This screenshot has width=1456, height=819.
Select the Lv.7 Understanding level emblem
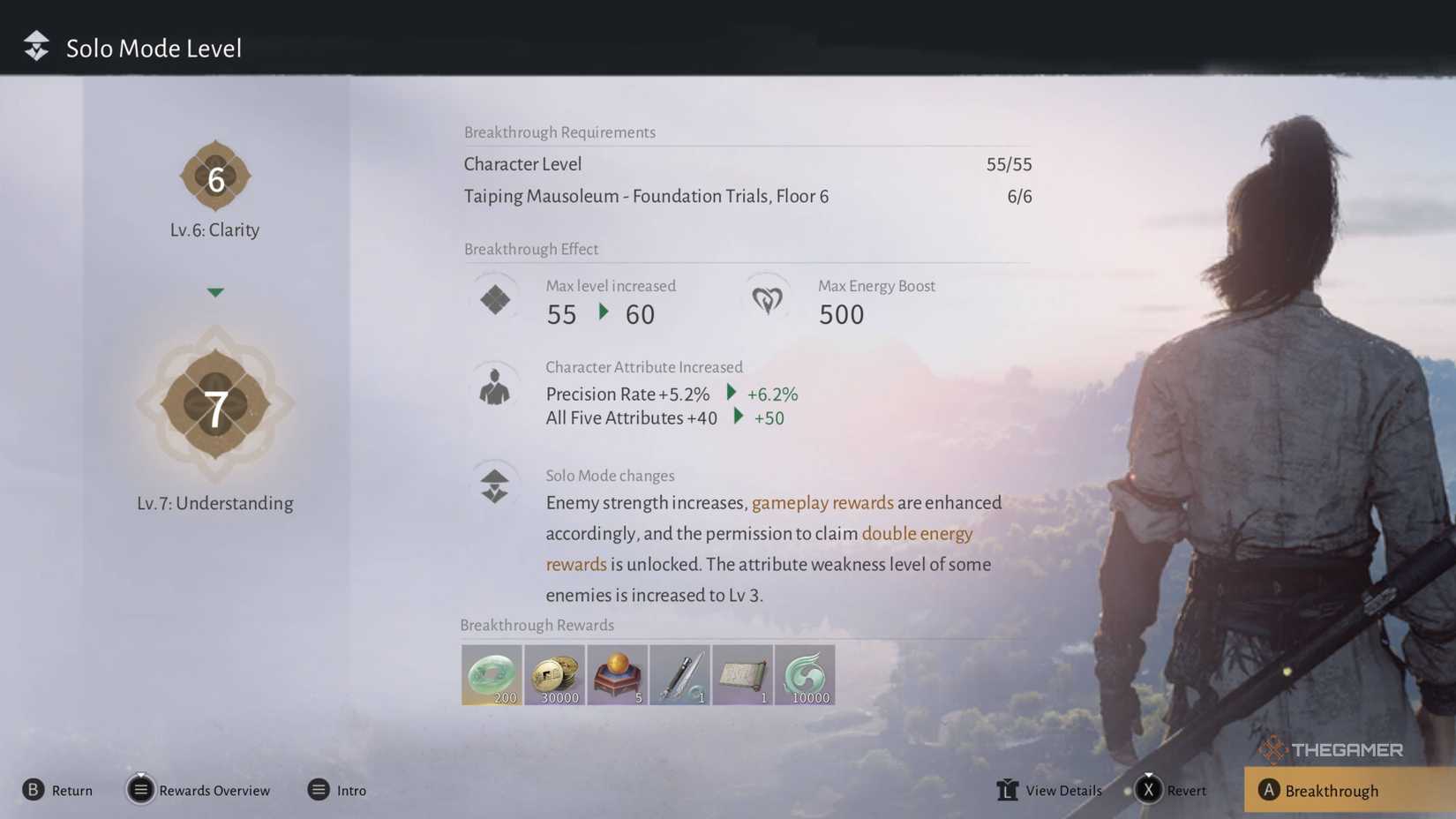point(215,408)
